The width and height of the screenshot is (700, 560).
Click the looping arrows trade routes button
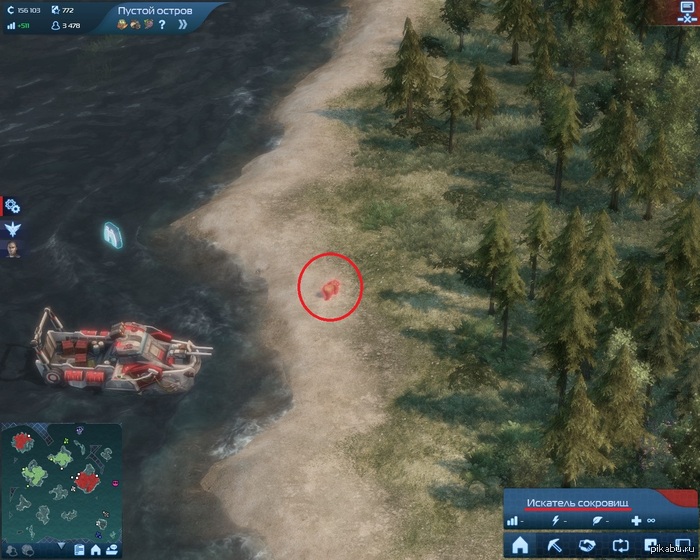[622, 546]
